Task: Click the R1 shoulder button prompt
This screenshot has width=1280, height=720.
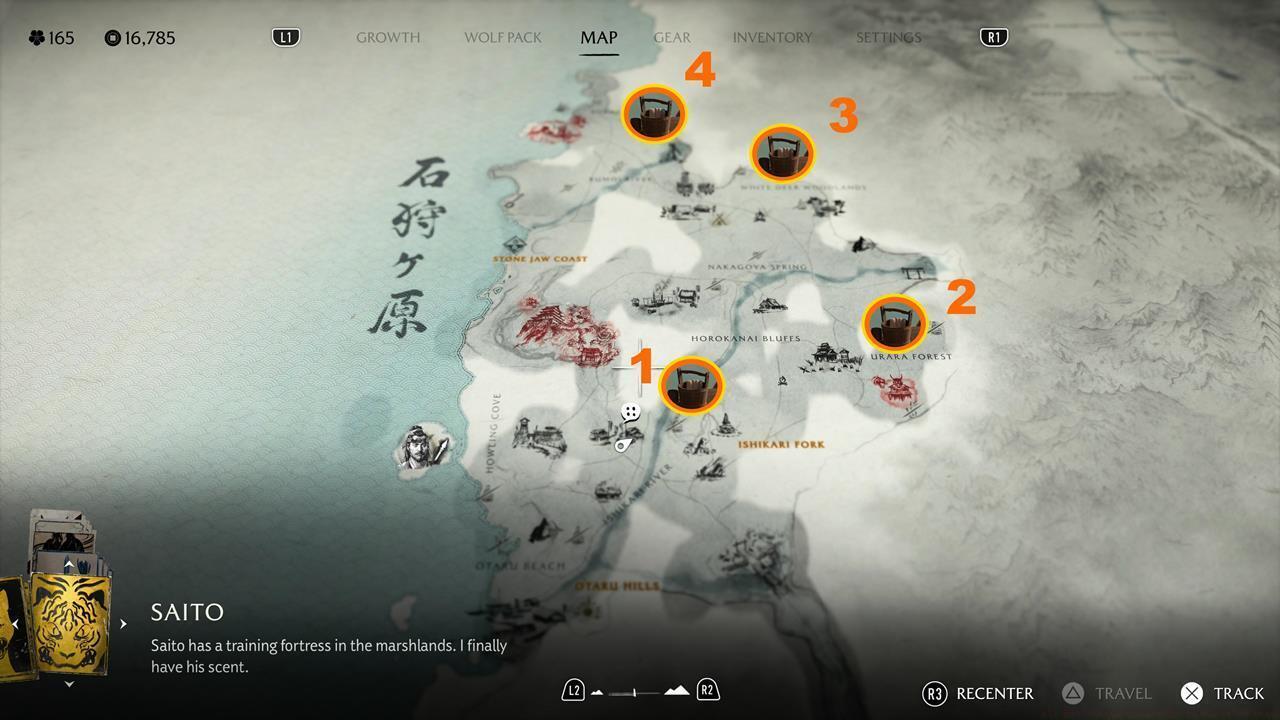Action: [x=992, y=35]
